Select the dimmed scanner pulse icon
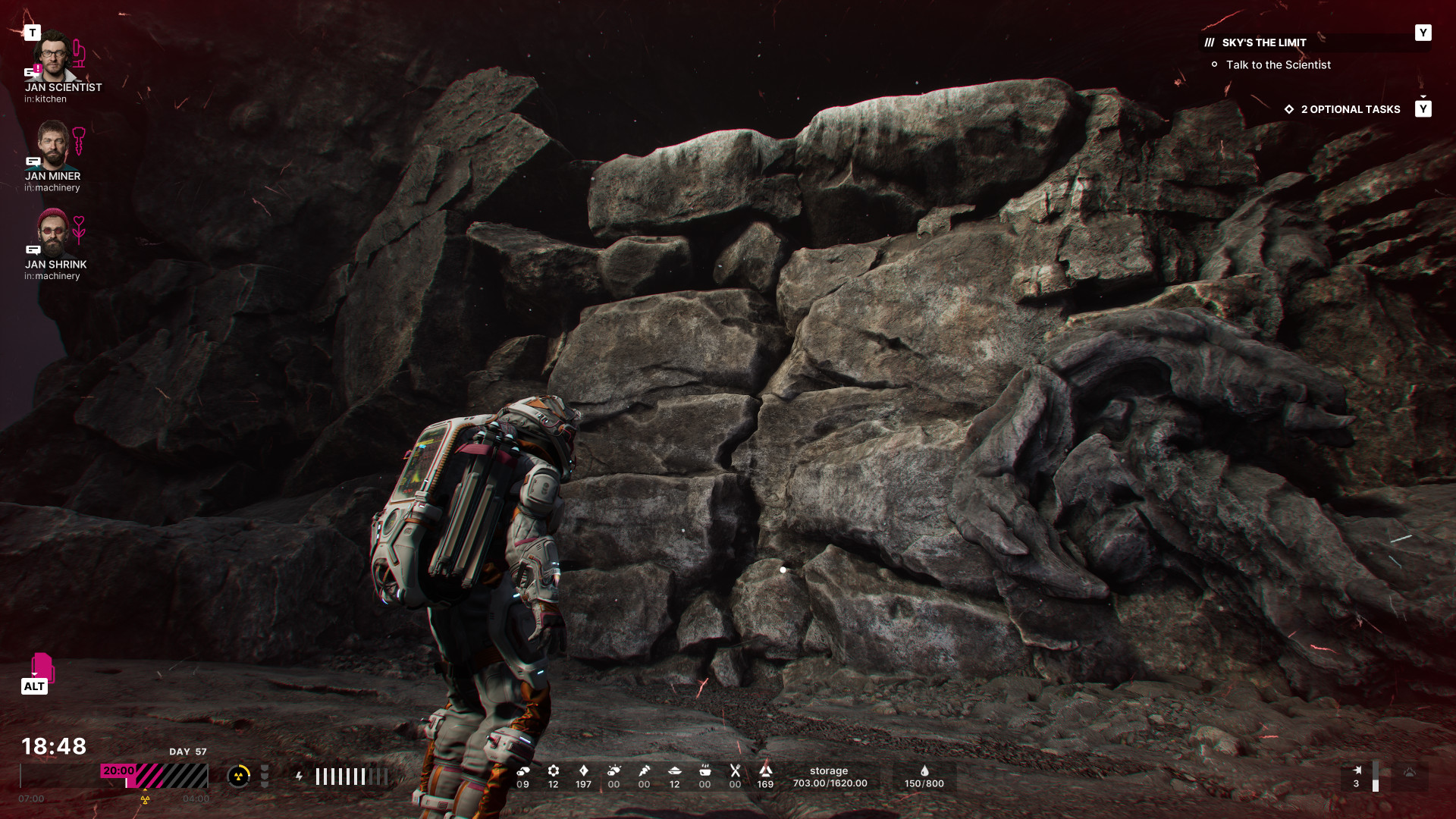 (x=1409, y=773)
